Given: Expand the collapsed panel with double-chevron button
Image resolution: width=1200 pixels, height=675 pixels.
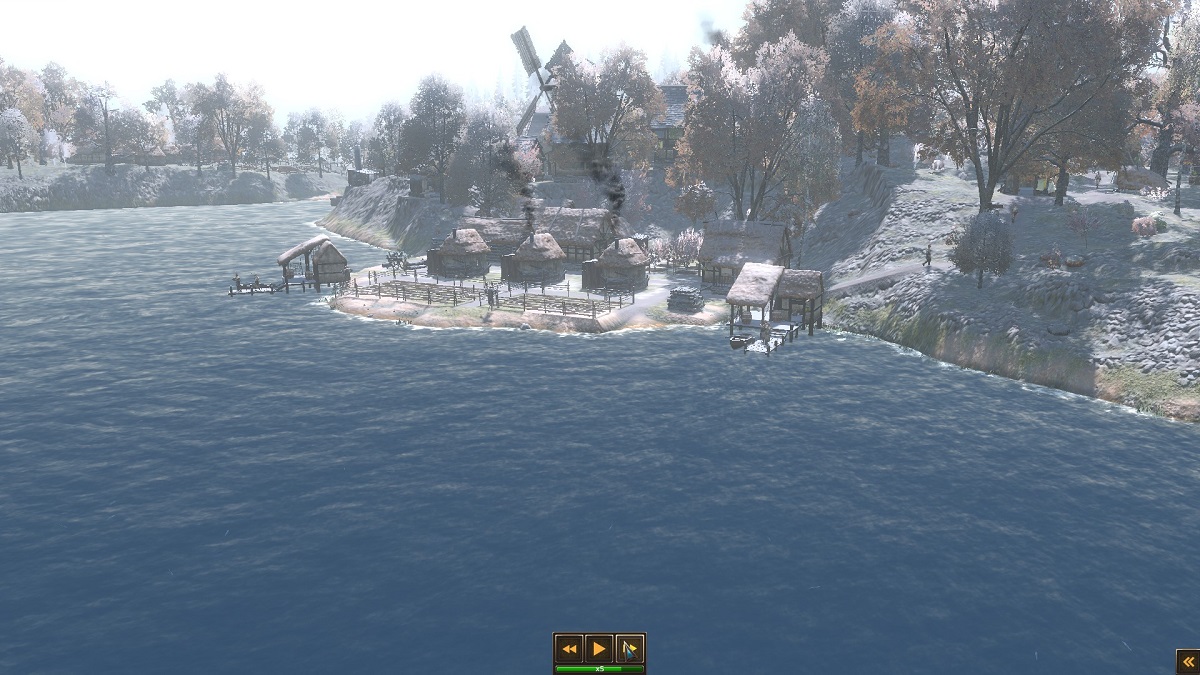Looking at the screenshot, I should (x=1187, y=661).
